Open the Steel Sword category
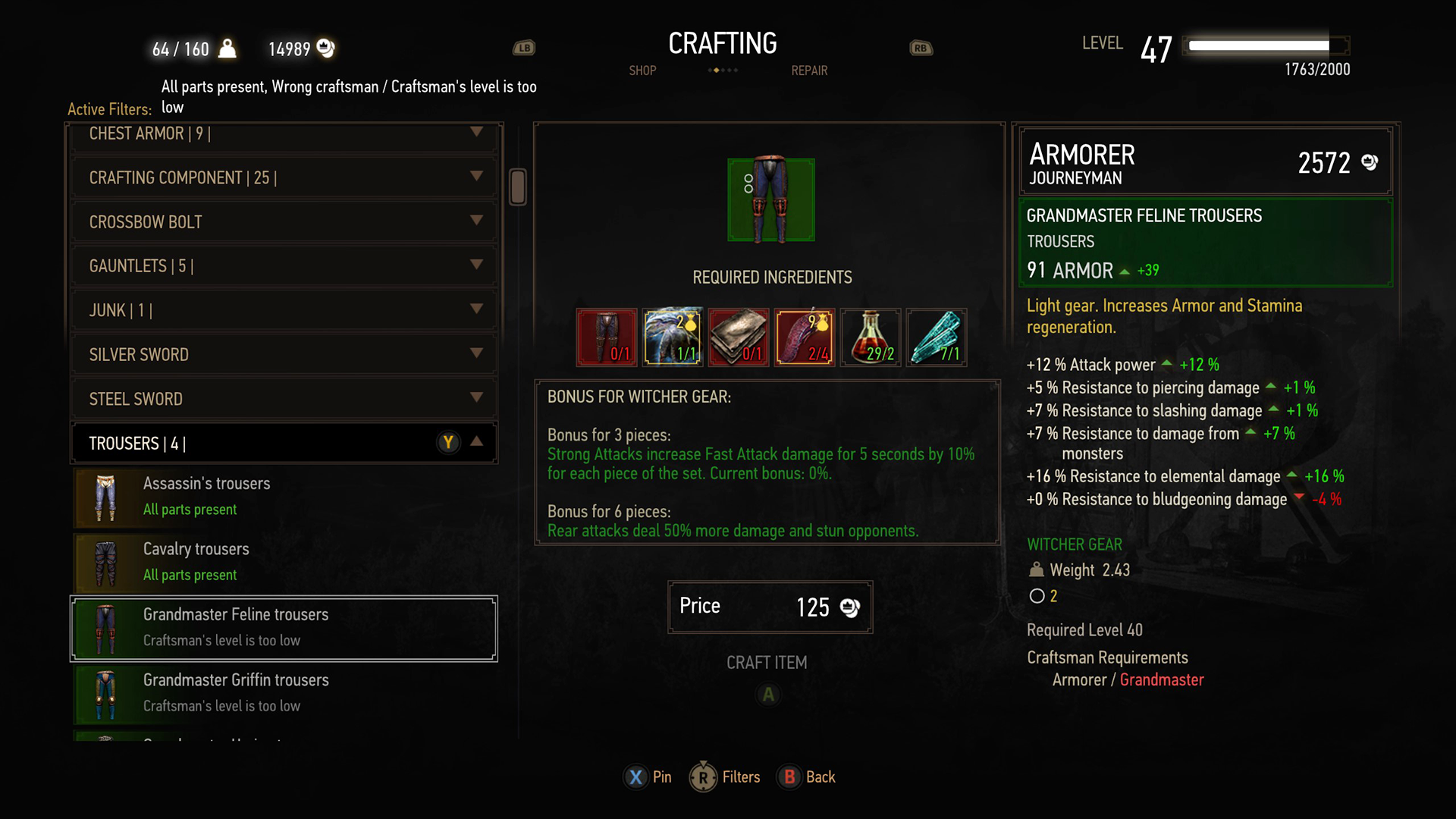1456x819 pixels. 284,398
